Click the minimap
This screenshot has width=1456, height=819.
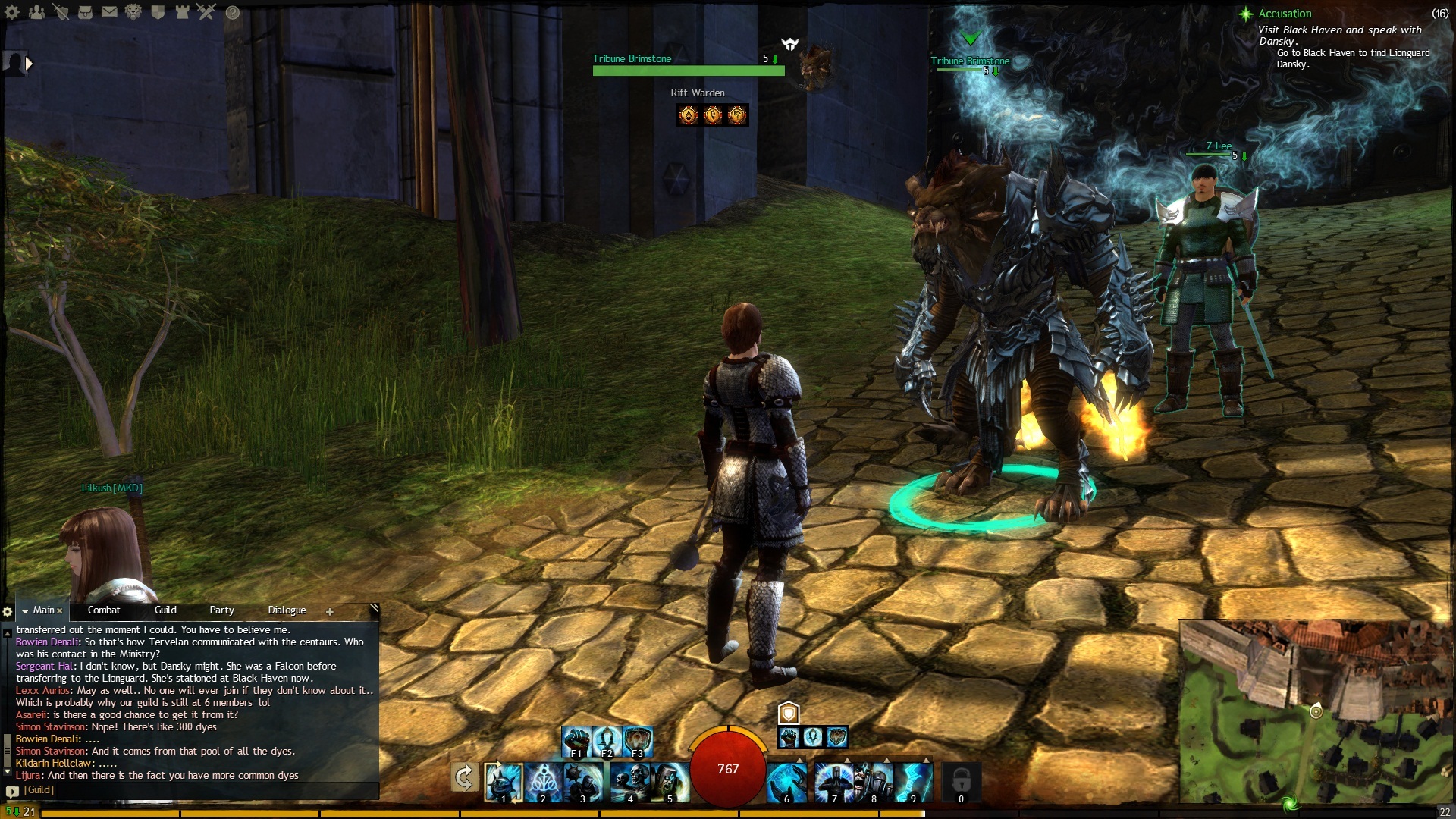[x=1315, y=711]
